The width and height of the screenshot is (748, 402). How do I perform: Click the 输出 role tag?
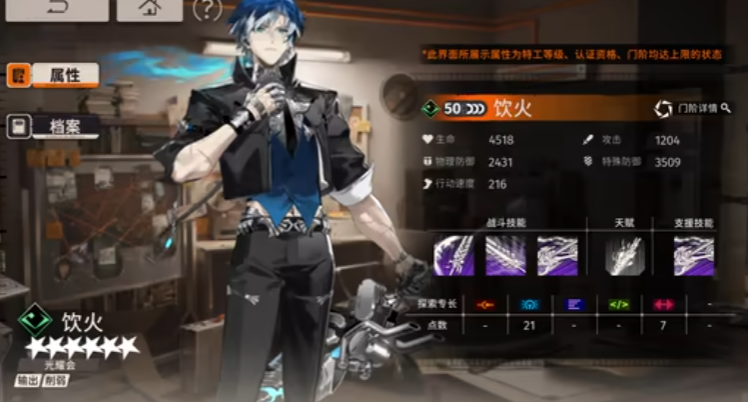click(28, 381)
